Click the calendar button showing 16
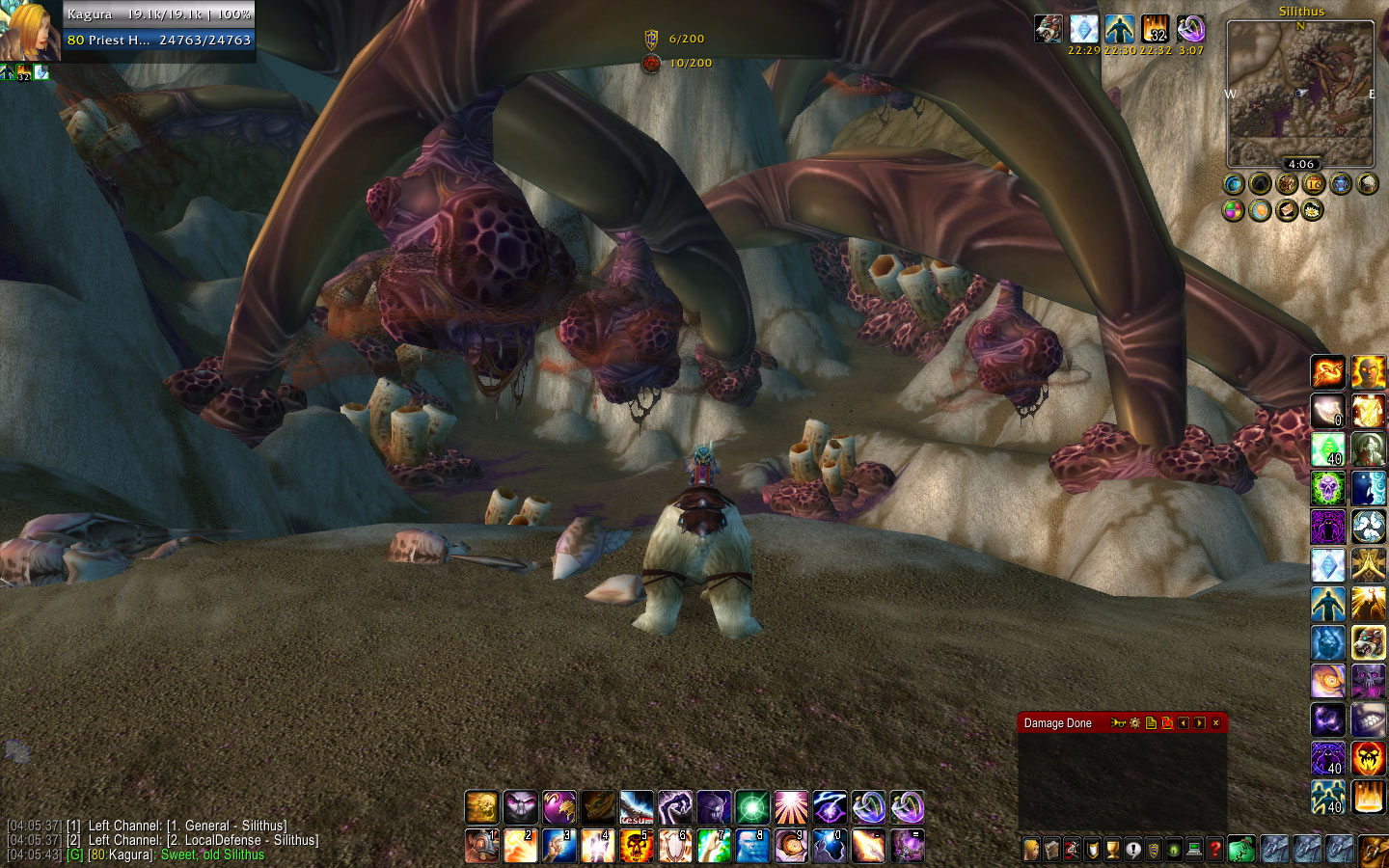 click(1313, 183)
